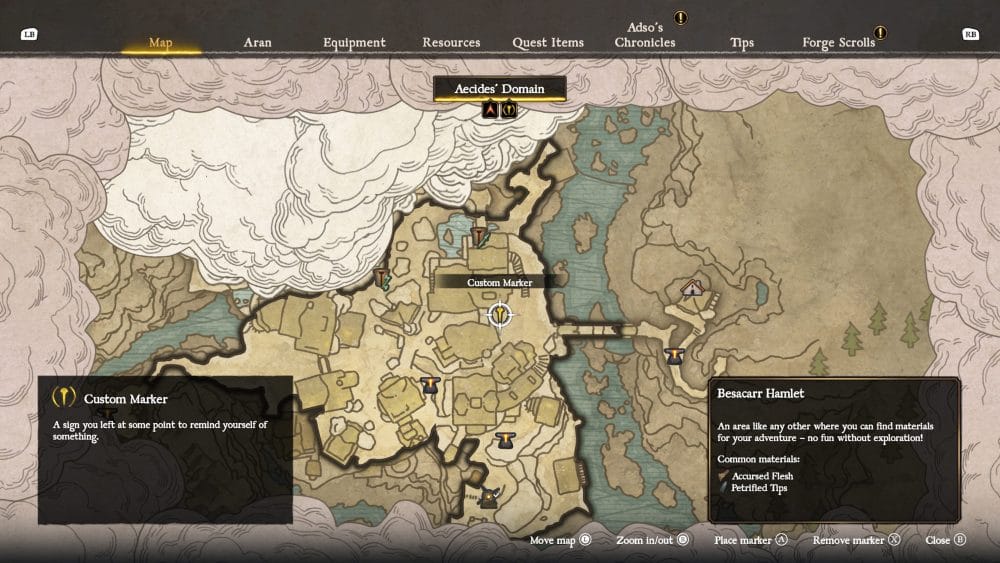Switch to the Aran tab

[x=257, y=43]
